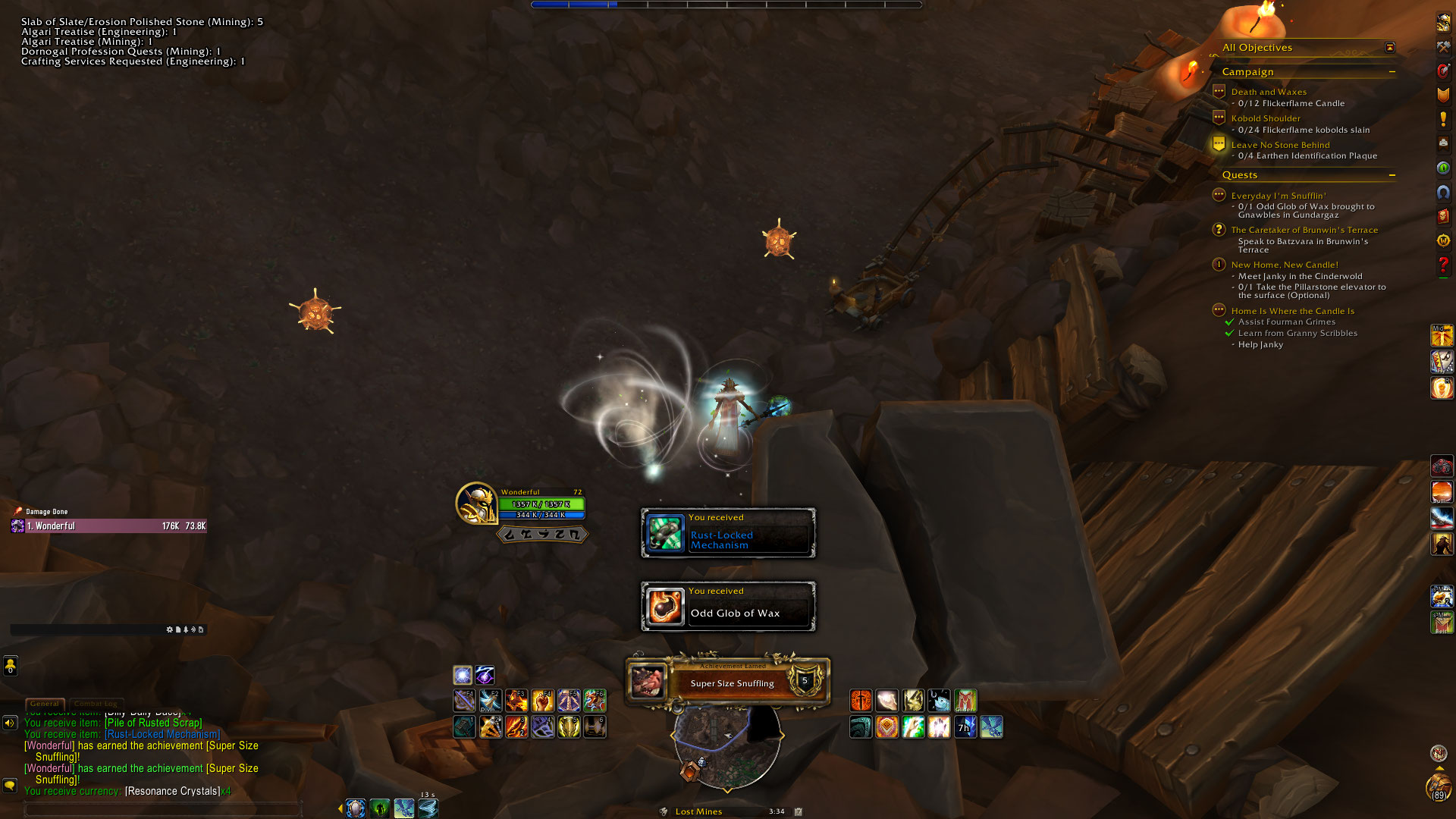Minimize the All Objectives tracker
1456x819 pixels.
[x=1390, y=48]
